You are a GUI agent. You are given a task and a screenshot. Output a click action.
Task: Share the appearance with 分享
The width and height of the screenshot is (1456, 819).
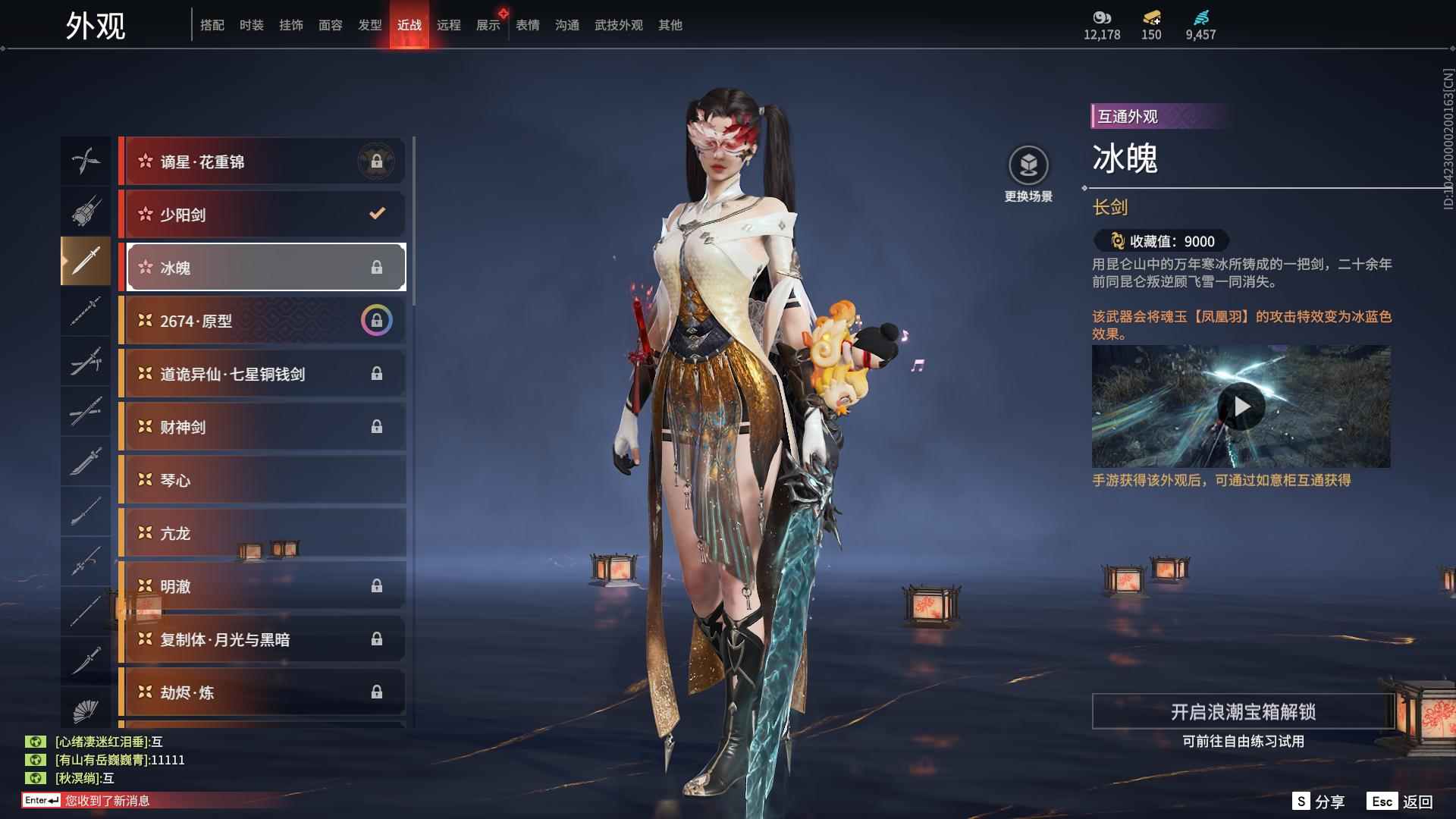(x=1319, y=802)
